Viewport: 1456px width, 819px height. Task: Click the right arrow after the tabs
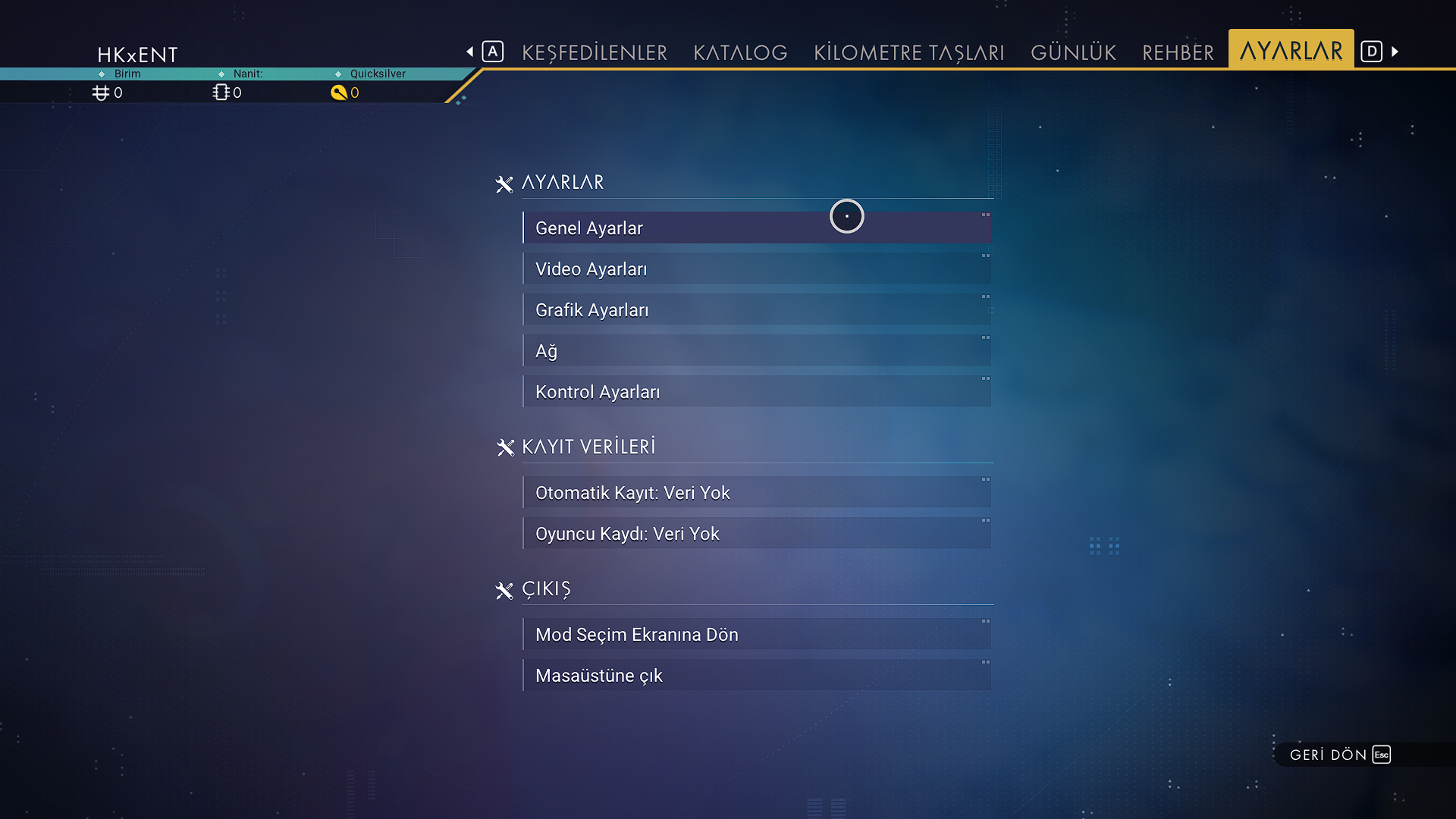click(x=1395, y=52)
